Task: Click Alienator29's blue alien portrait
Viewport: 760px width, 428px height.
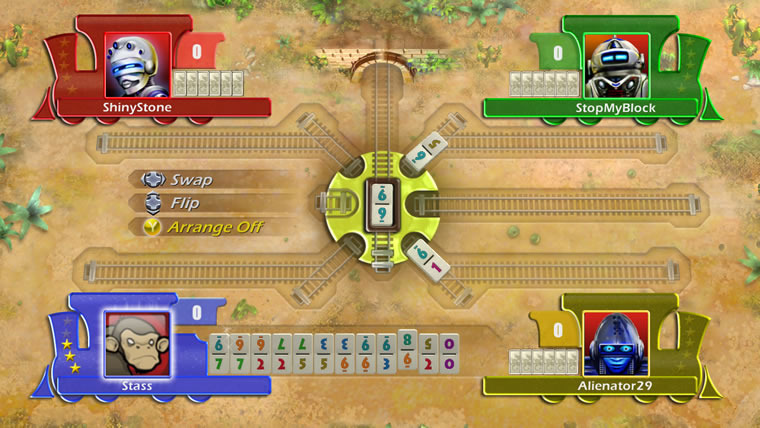Action: point(614,341)
